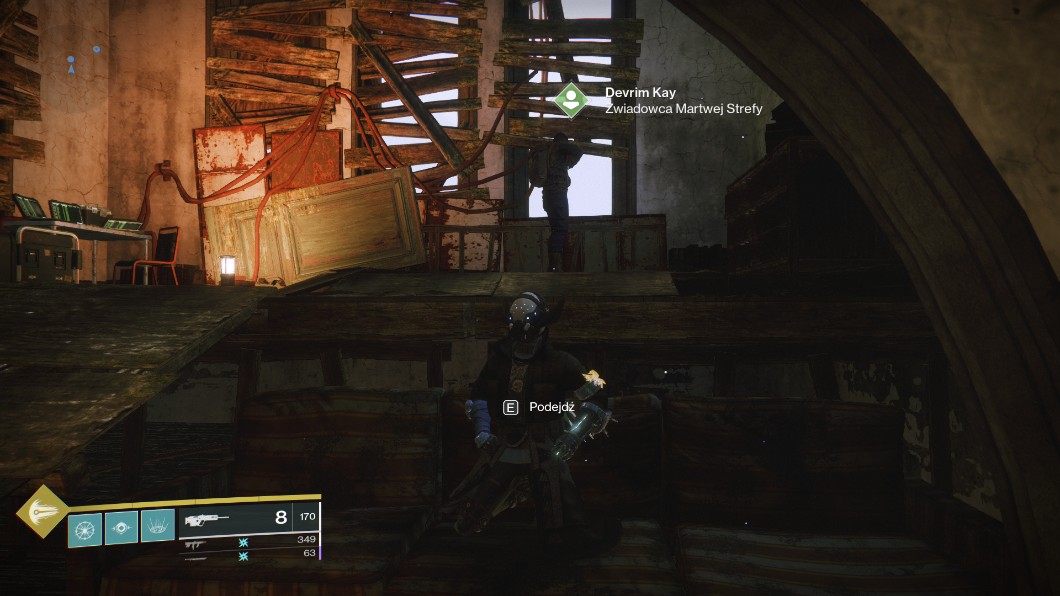Activate the golden diamond super ability icon
This screenshot has width=1060, height=596.
click(42, 511)
